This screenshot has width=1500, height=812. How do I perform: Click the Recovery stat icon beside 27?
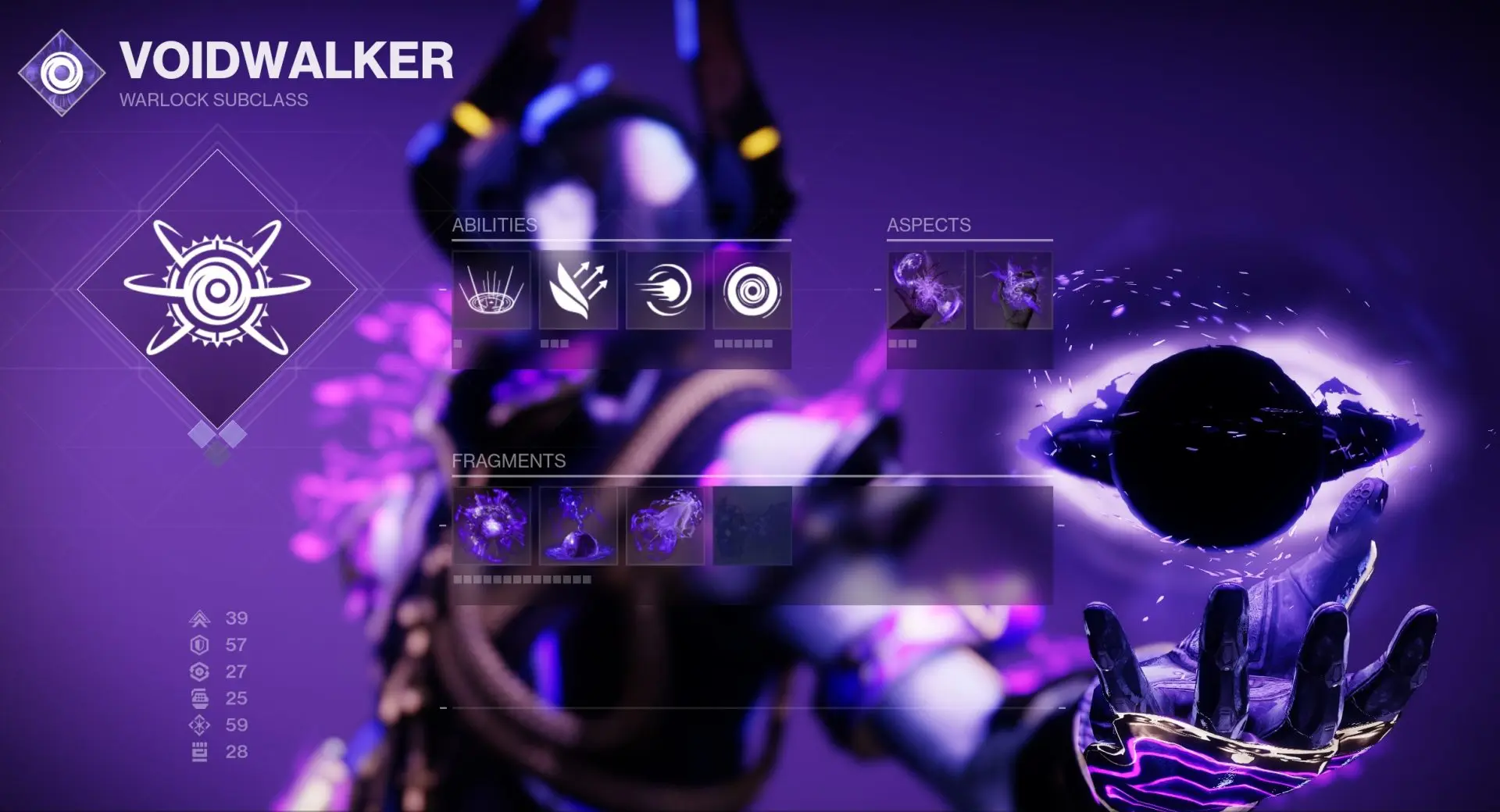[x=202, y=670]
